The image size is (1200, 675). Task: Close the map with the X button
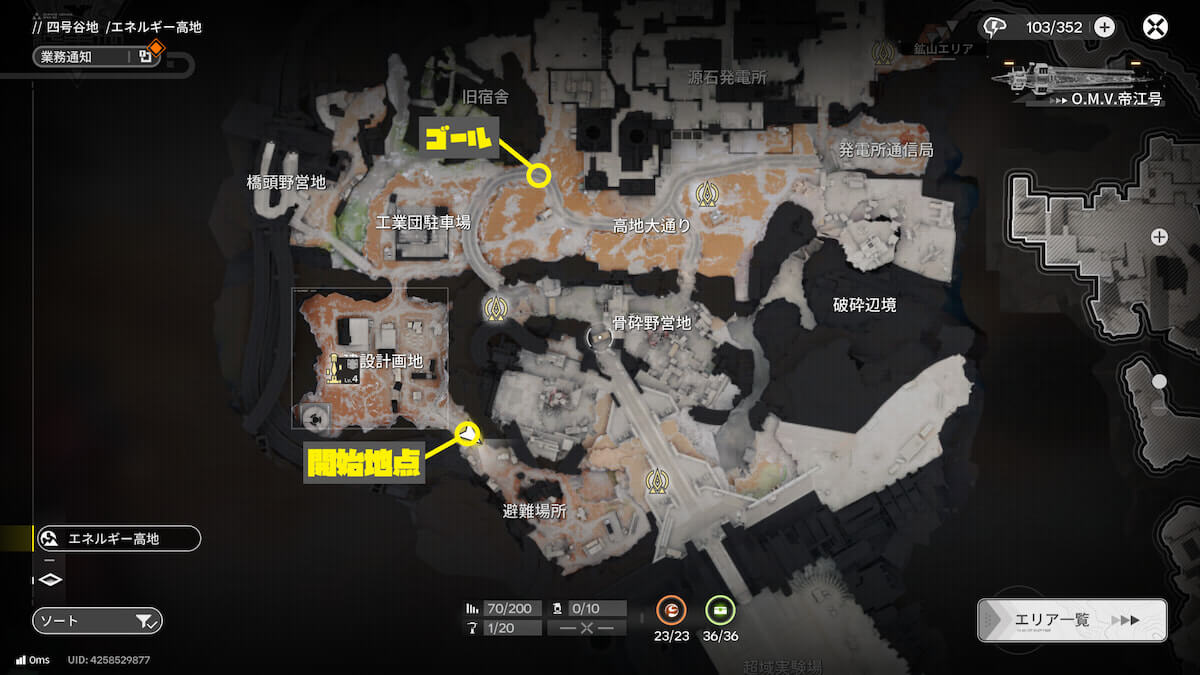(1157, 27)
